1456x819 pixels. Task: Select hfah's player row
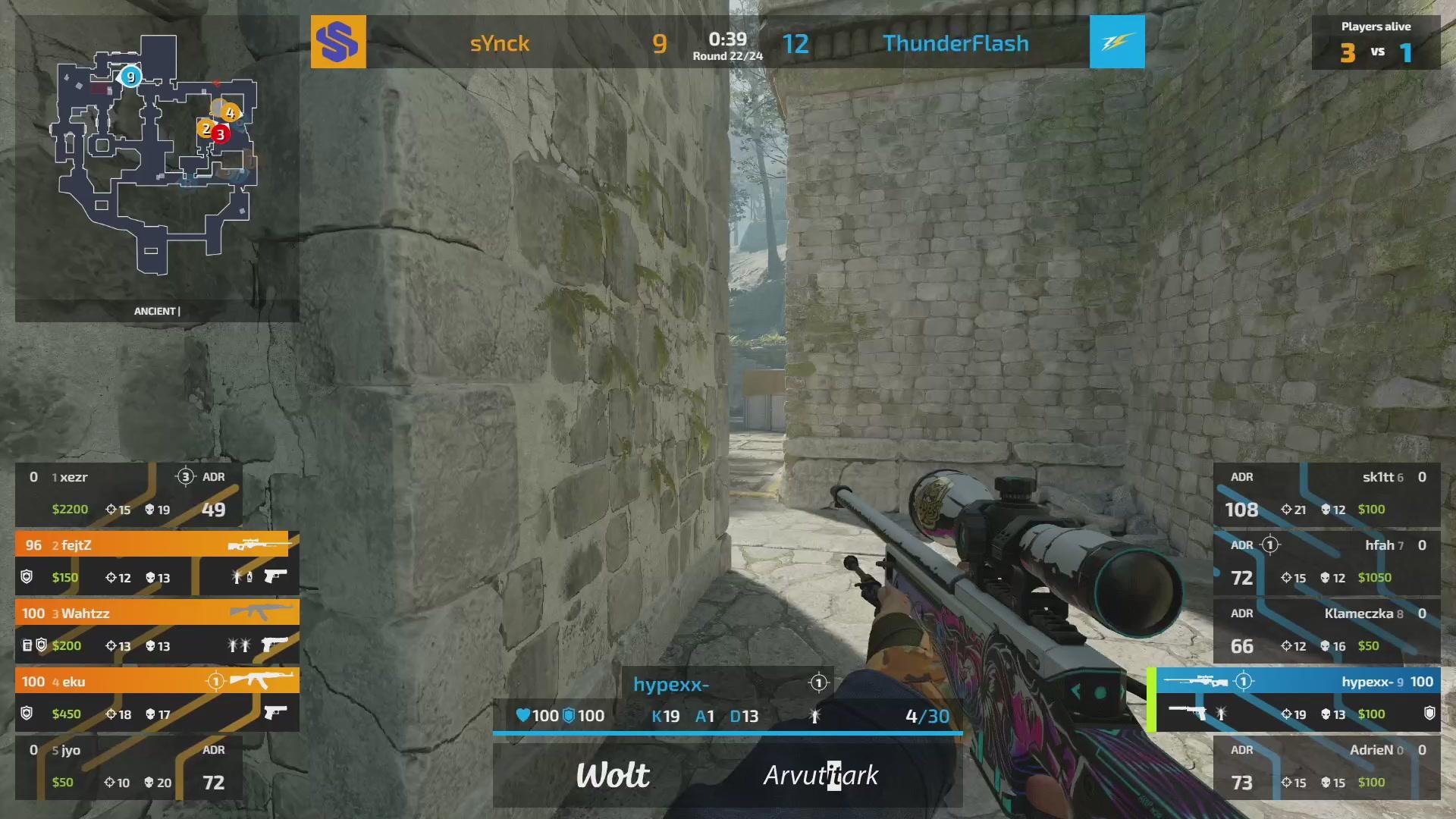[1326, 562]
